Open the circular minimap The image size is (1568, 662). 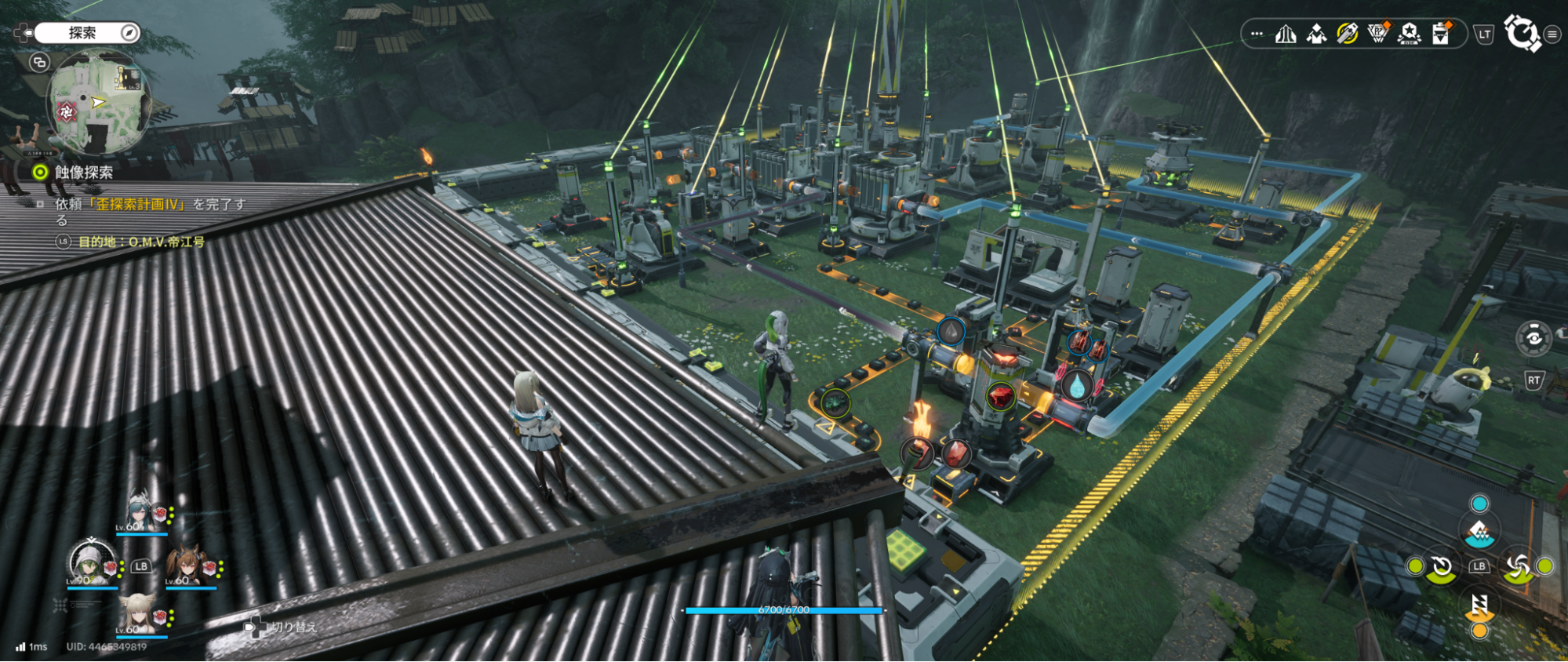(x=98, y=103)
